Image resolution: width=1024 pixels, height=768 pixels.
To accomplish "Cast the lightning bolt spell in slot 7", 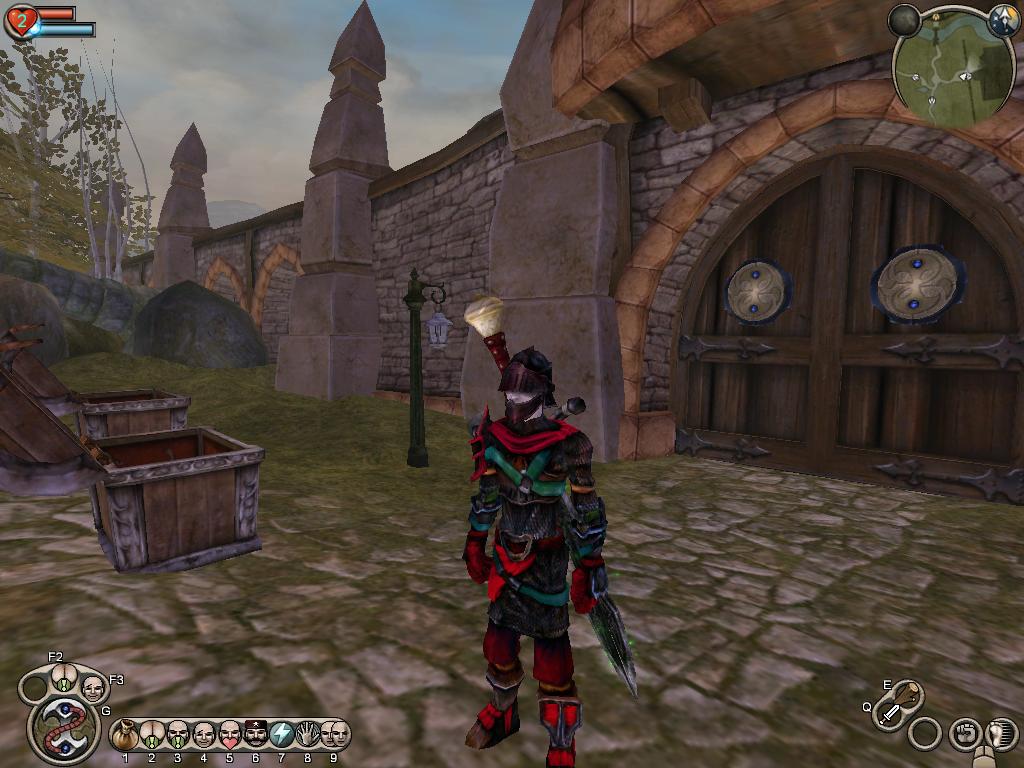I will pos(282,735).
